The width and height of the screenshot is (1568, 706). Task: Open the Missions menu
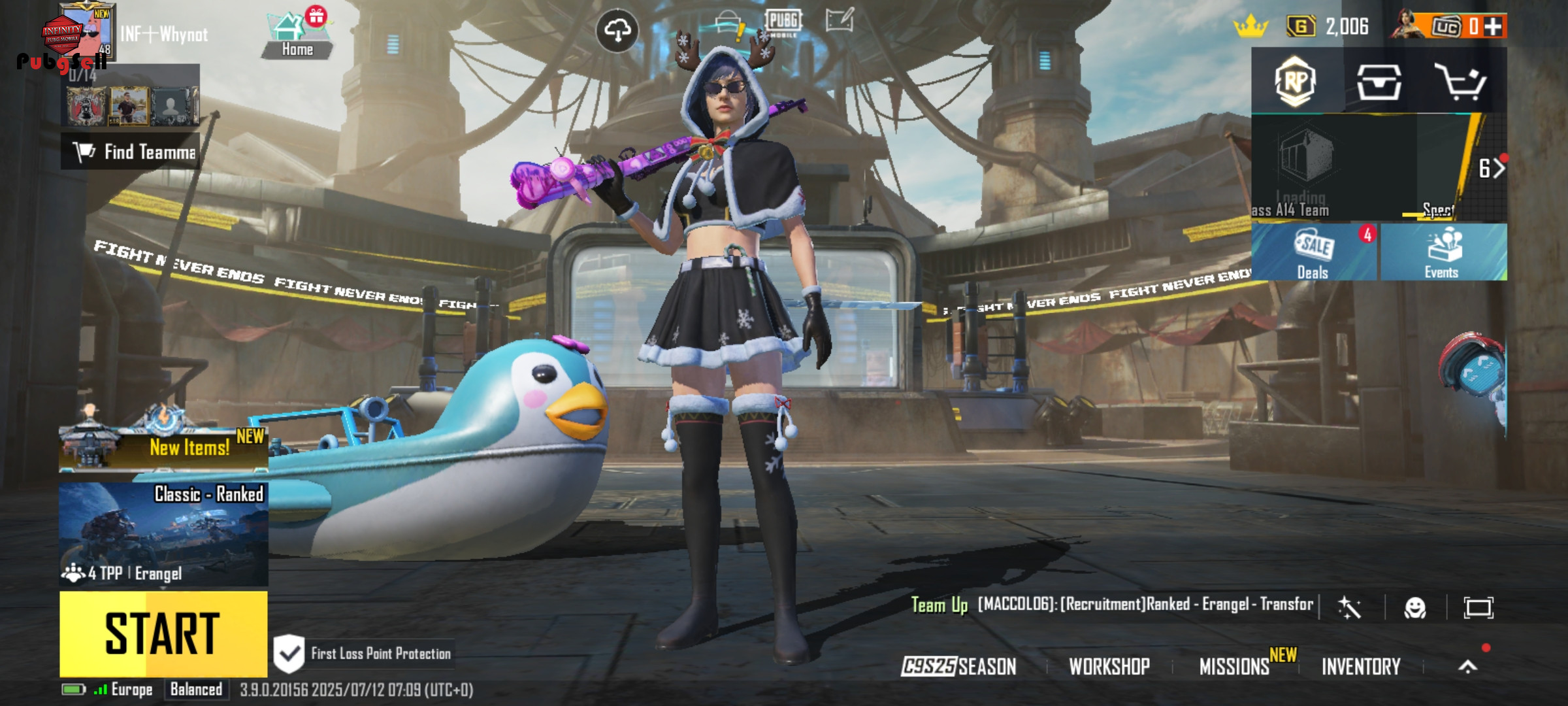[1235, 666]
